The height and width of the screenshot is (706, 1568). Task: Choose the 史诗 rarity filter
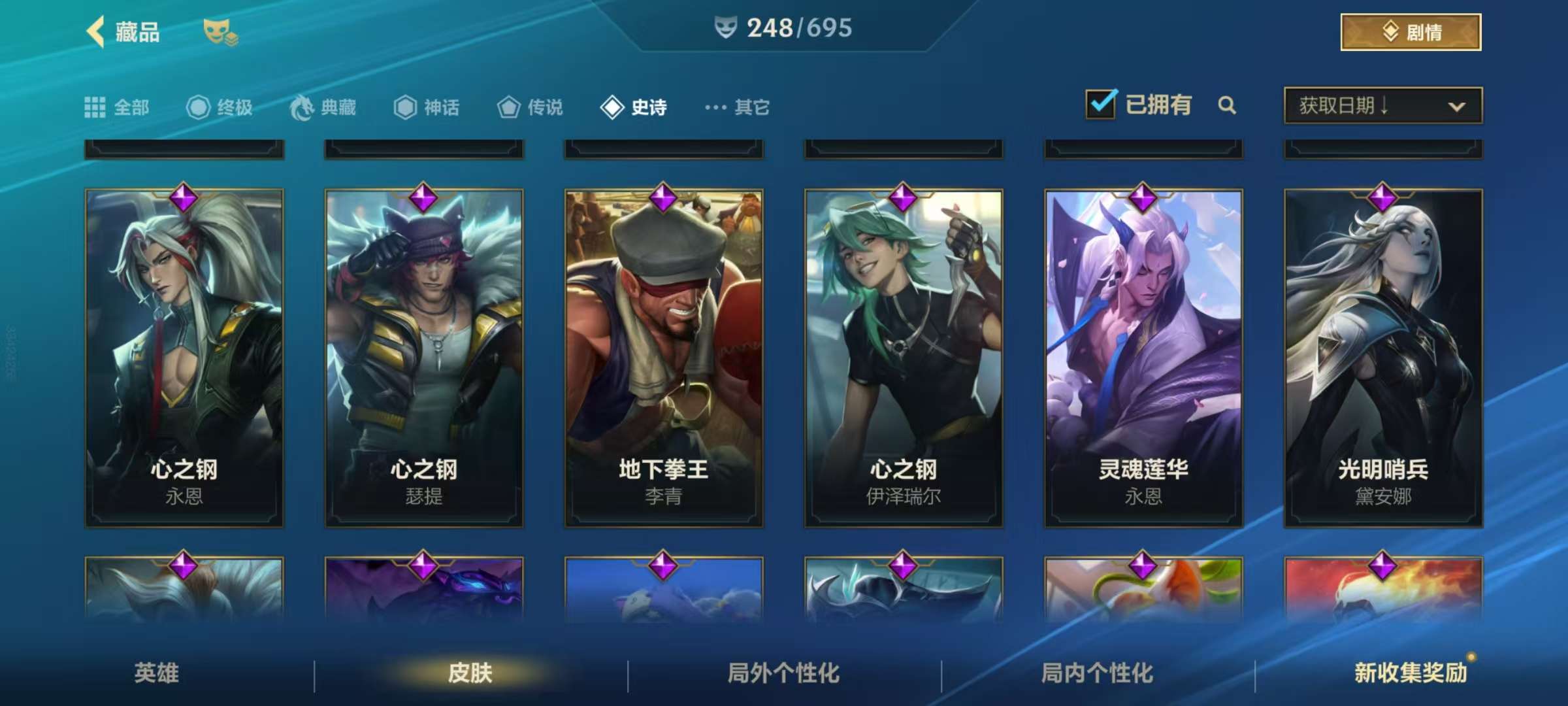(x=634, y=107)
